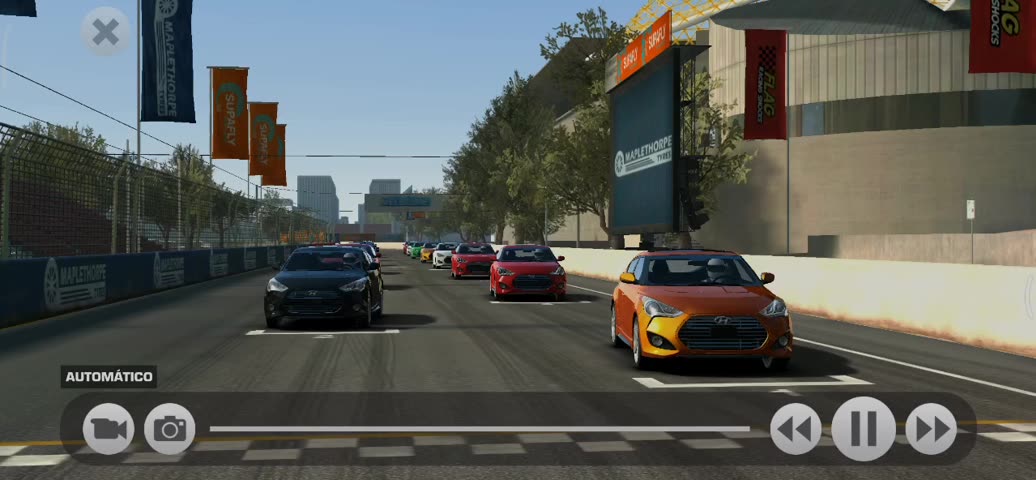The height and width of the screenshot is (480, 1036).
Task: Close the replay viewer with the X button
Action: pyautogui.click(x=105, y=32)
